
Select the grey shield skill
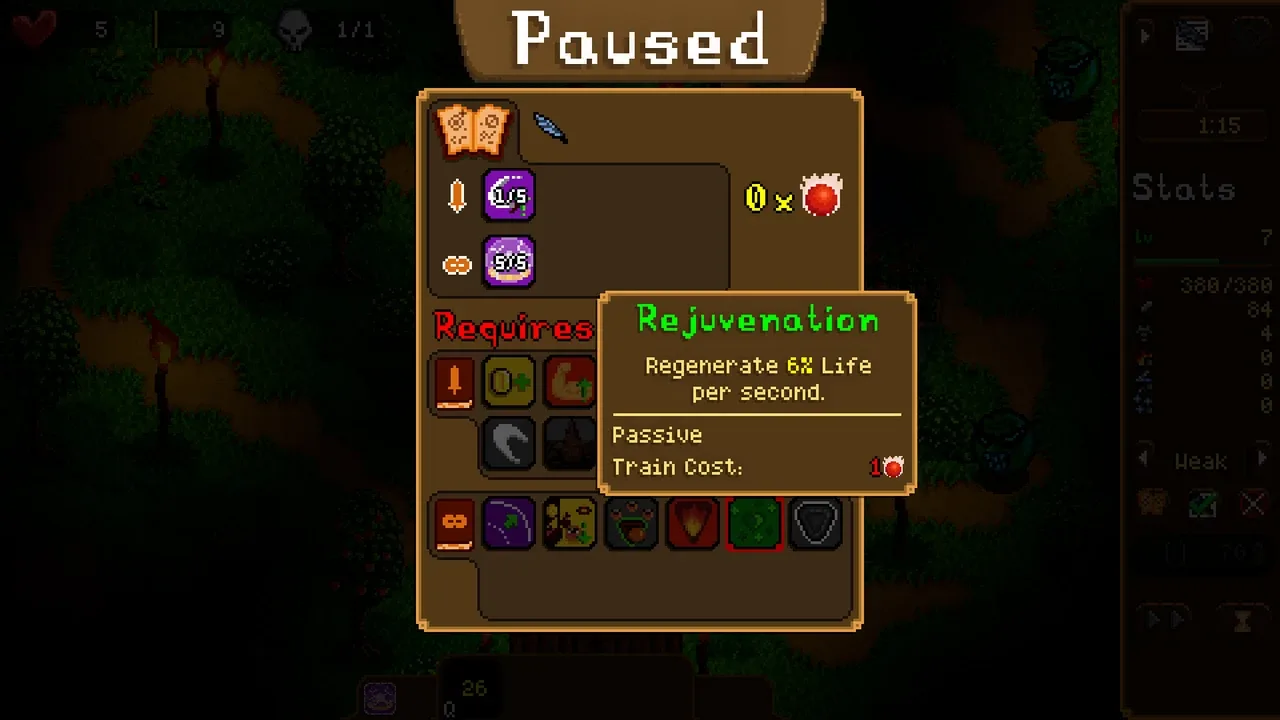(815, 523)
